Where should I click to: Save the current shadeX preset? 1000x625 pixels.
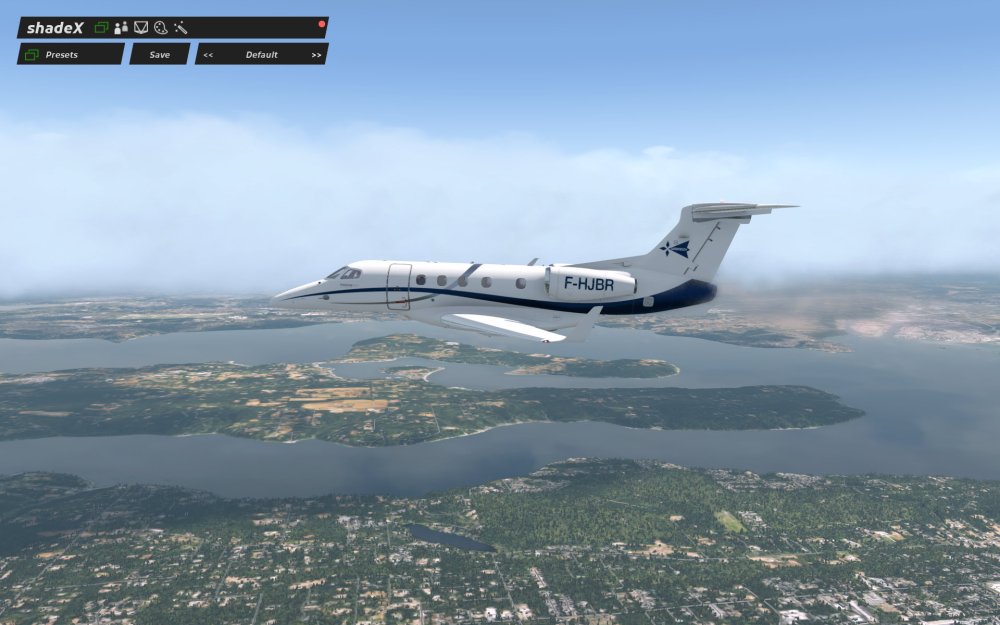[x=159, y=54]
